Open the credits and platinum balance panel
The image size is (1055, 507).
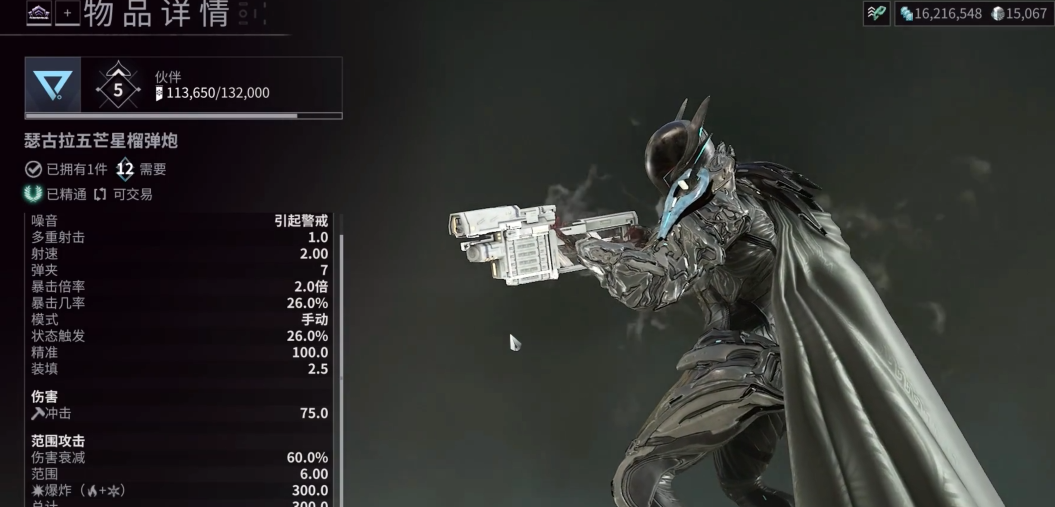[972, 14]
